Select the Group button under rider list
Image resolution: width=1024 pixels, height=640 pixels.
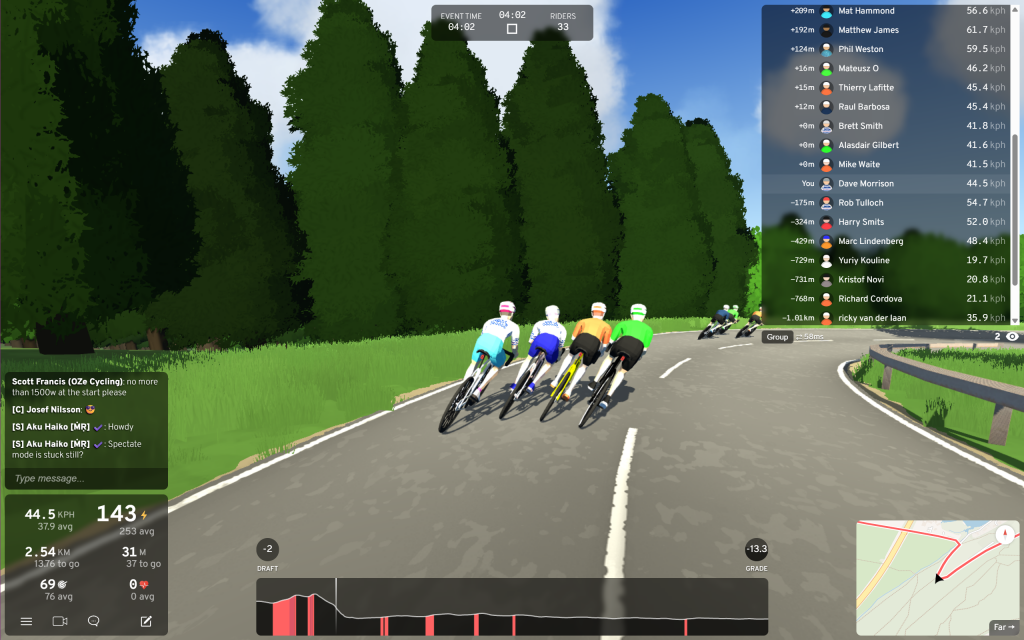pos(777,337)
